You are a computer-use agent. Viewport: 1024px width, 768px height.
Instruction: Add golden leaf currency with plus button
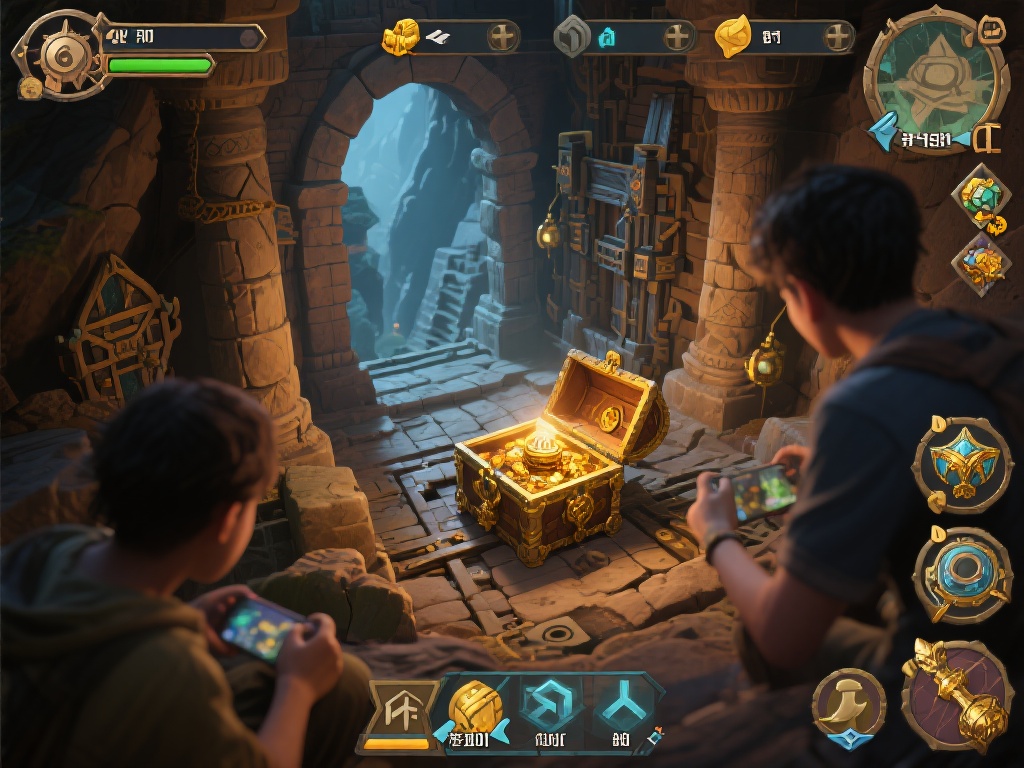[x=838, y=38]
